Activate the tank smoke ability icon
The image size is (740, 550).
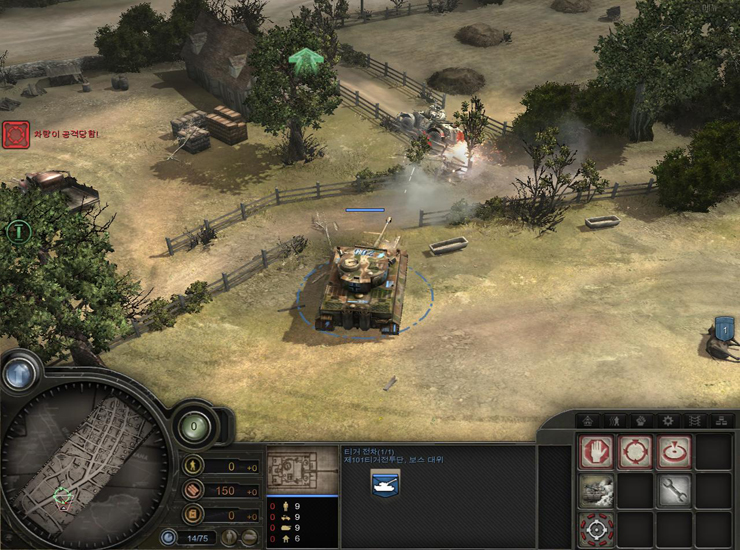(596, 490)
